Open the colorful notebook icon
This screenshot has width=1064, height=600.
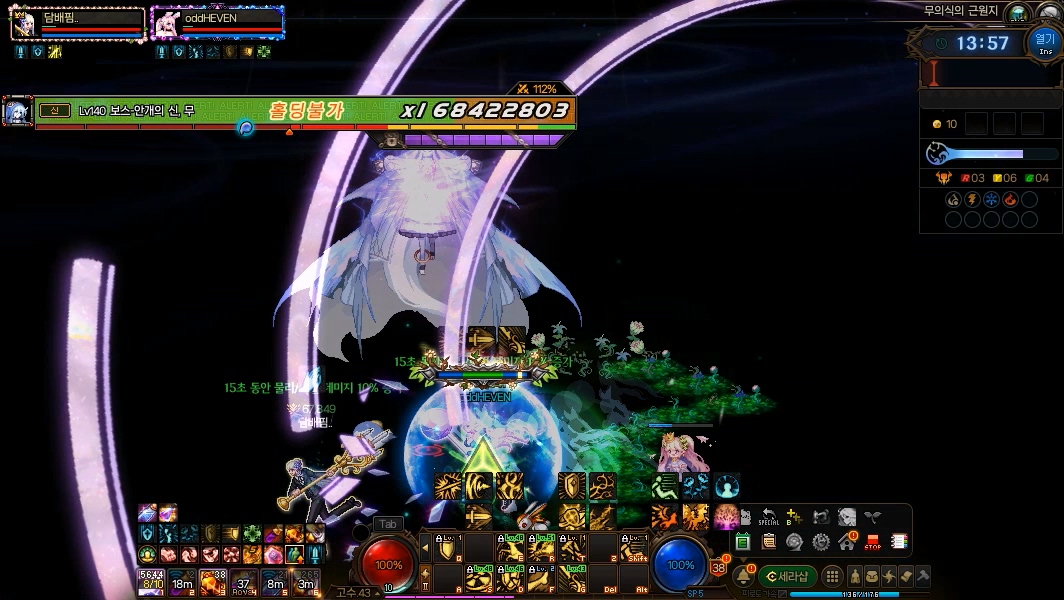(898, 542)
